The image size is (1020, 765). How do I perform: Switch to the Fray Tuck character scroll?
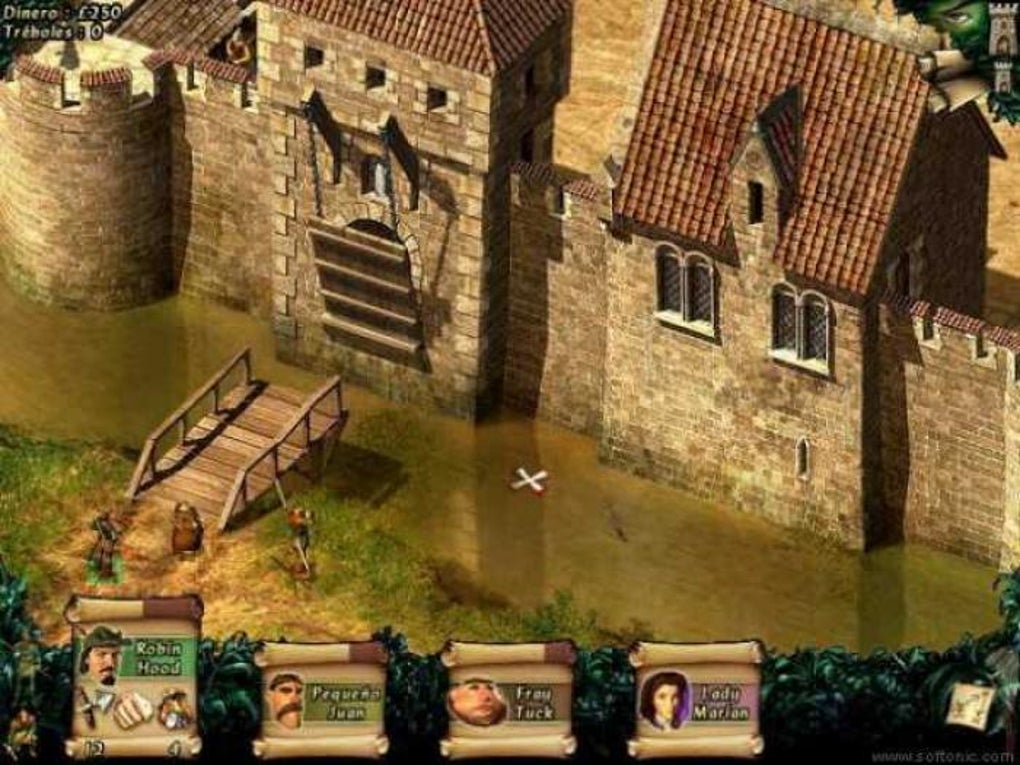pyautogui.click(x=507, y=699)
